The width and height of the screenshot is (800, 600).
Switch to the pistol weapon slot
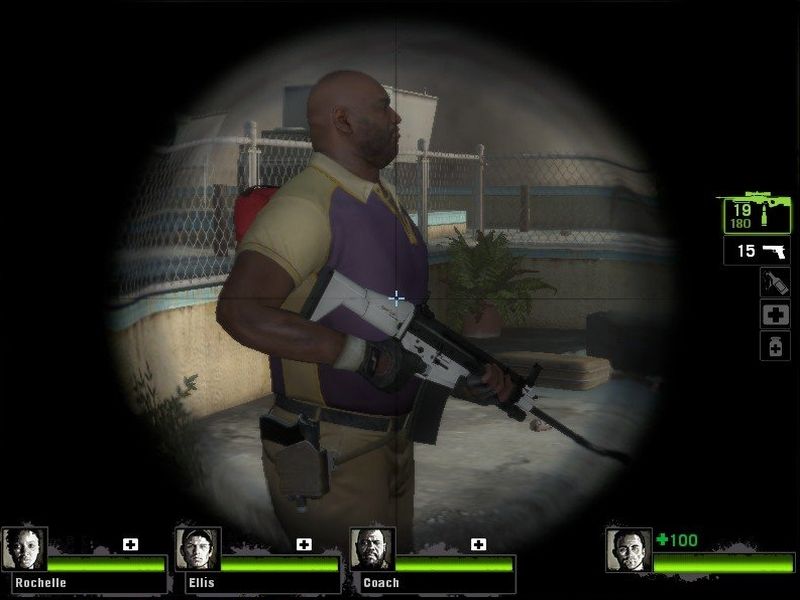pos(757,251)
